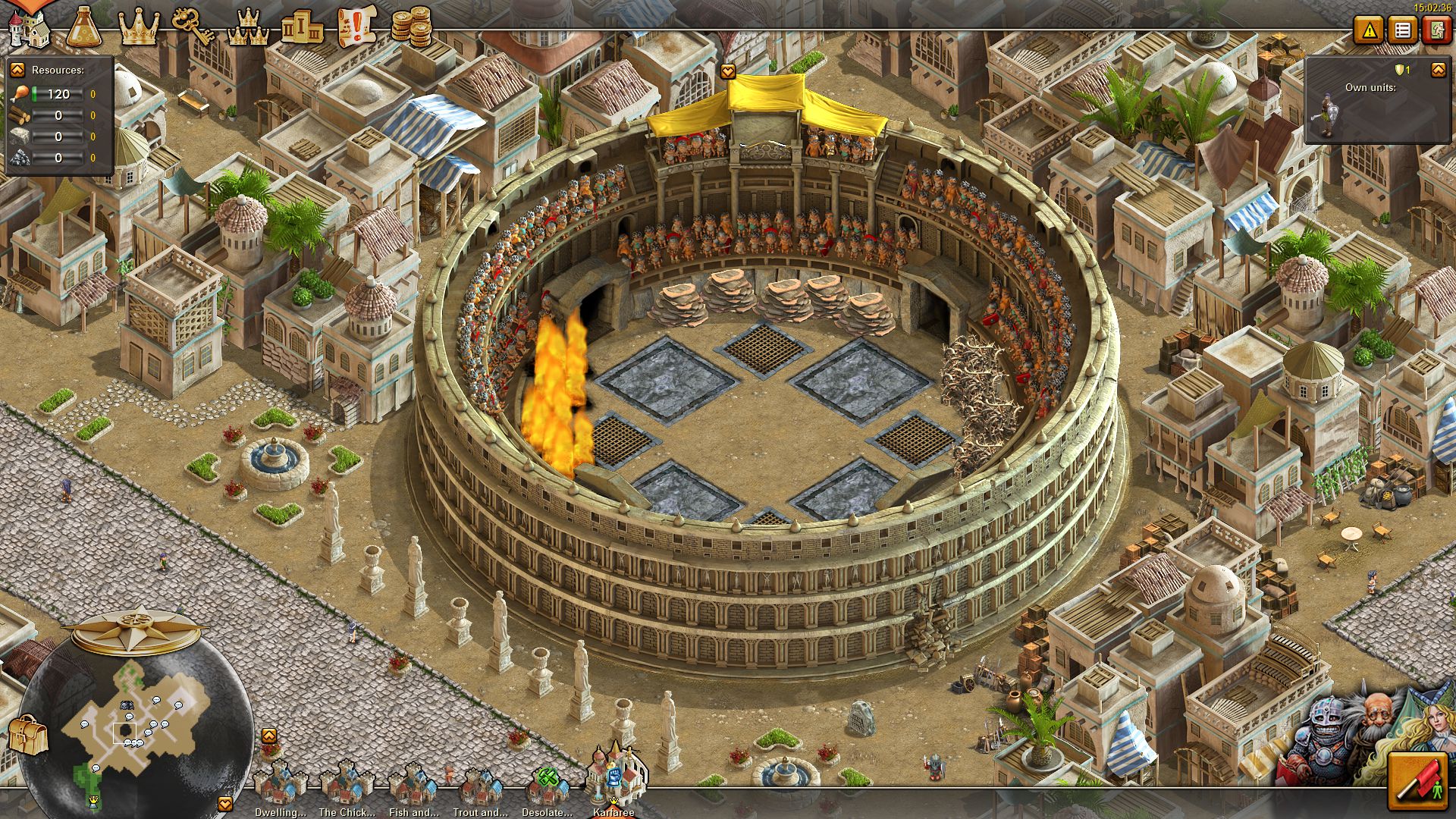Screen dimensions: 1456x819
Task: Show the rankings podium
Action: pos(301,29)
